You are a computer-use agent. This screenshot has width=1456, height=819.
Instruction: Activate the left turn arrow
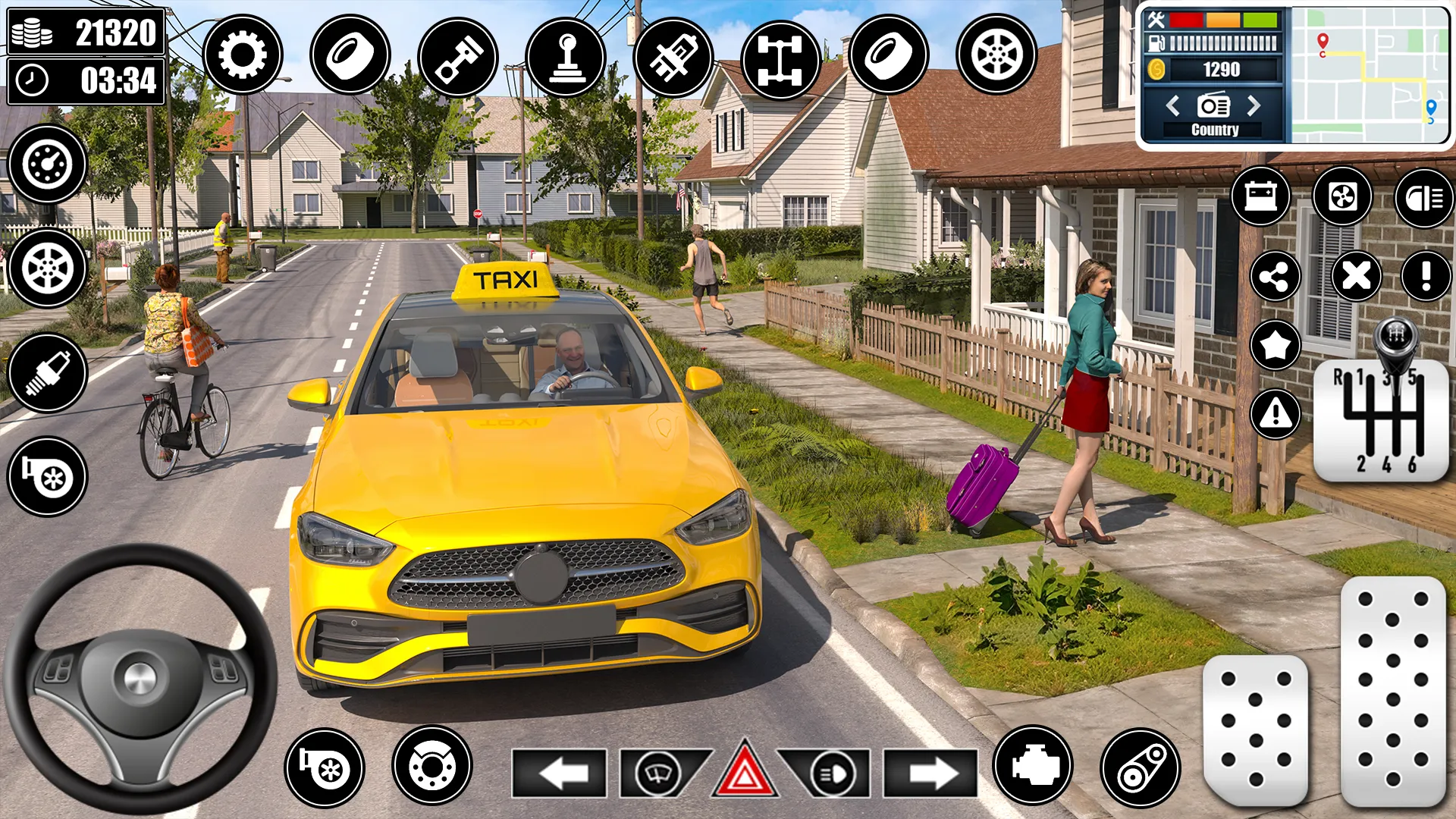[x=559, y=773]
